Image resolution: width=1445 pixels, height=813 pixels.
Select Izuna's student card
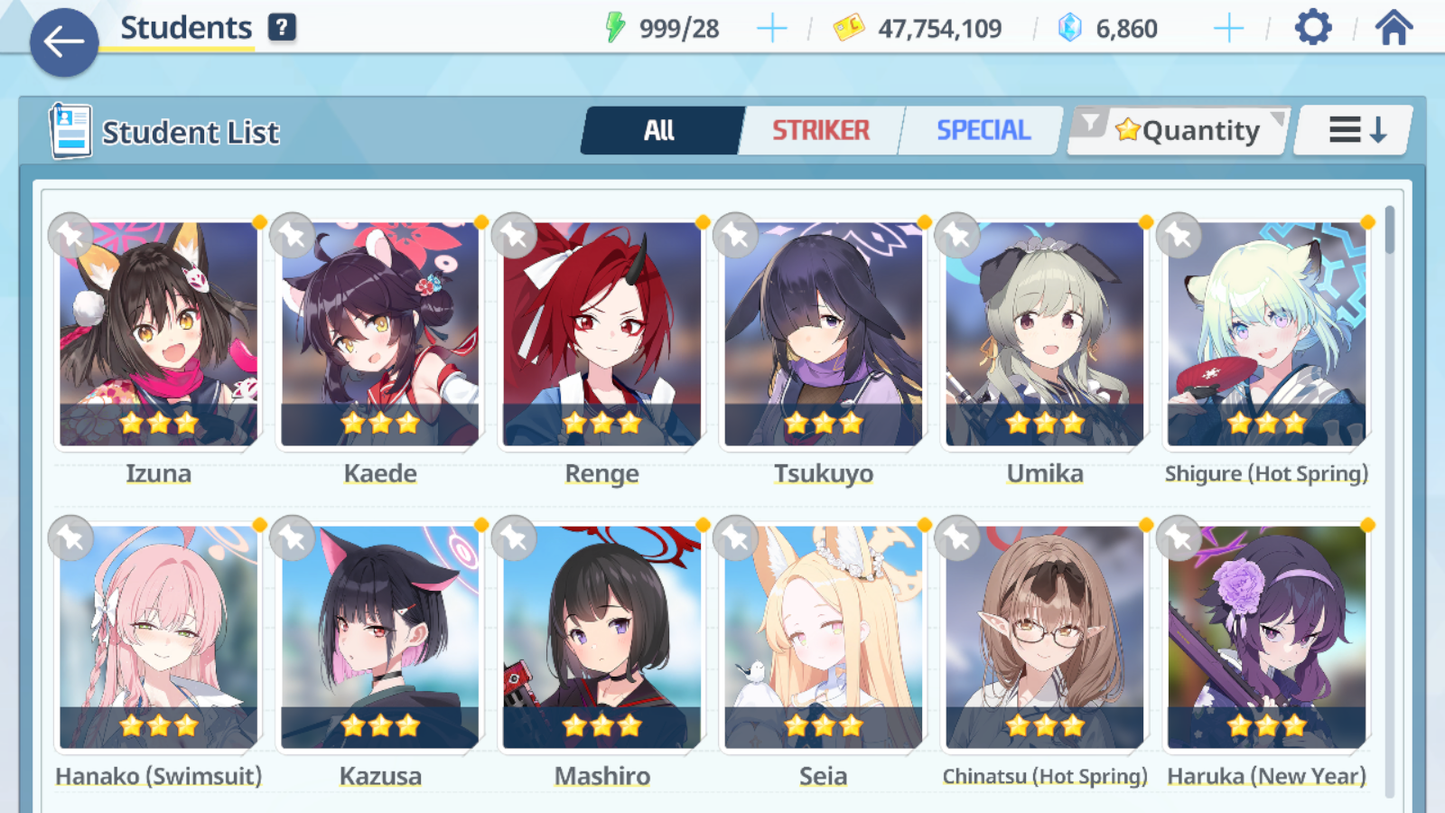pos(158,335)
